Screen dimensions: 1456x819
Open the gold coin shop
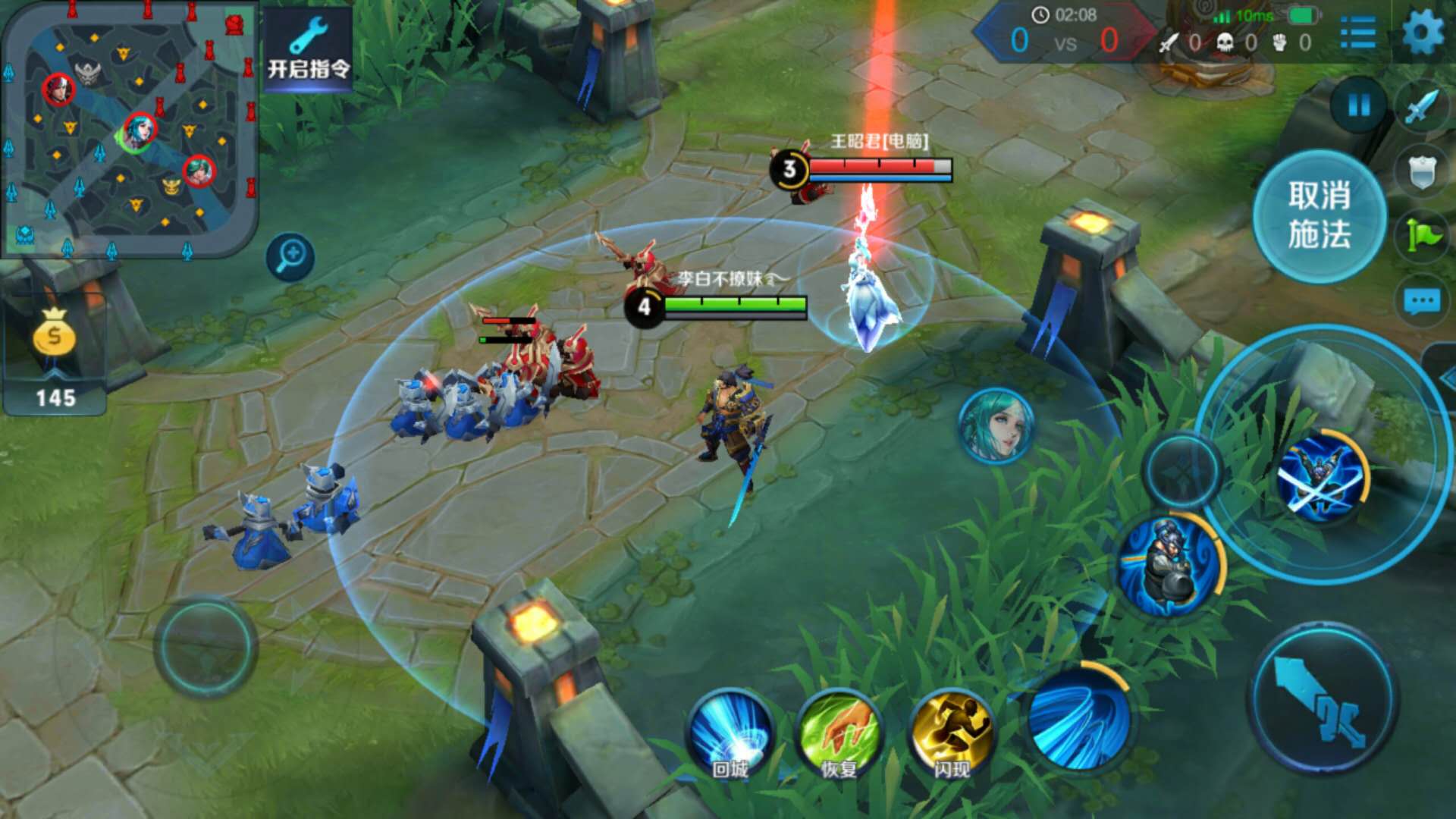click(x=55, y=356)
